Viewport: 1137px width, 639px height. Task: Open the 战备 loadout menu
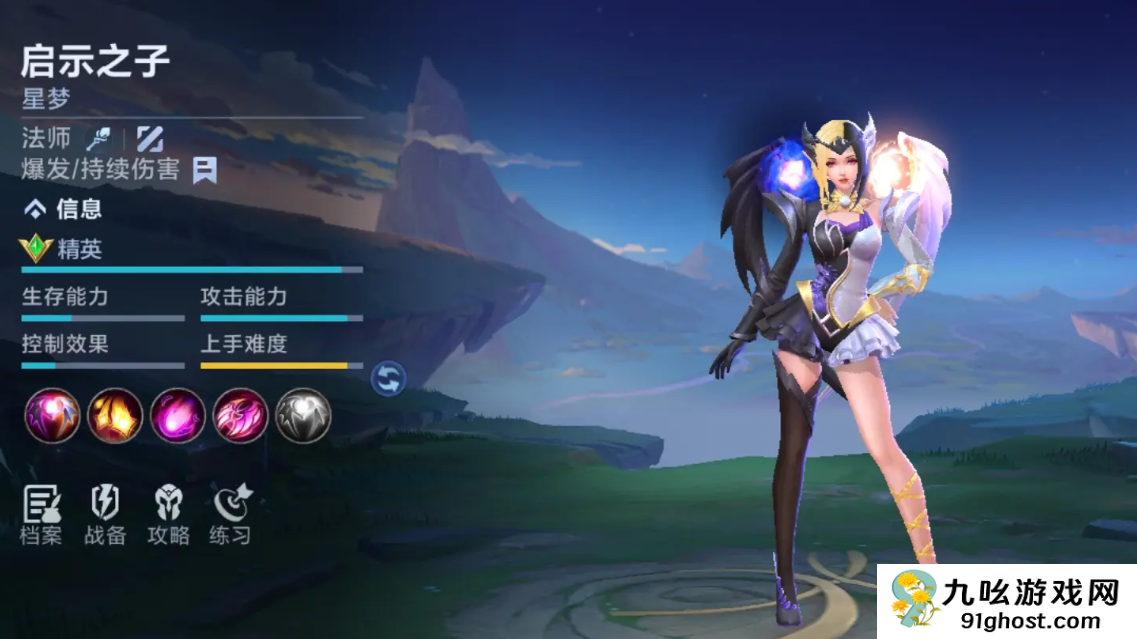tap(105, 514)
